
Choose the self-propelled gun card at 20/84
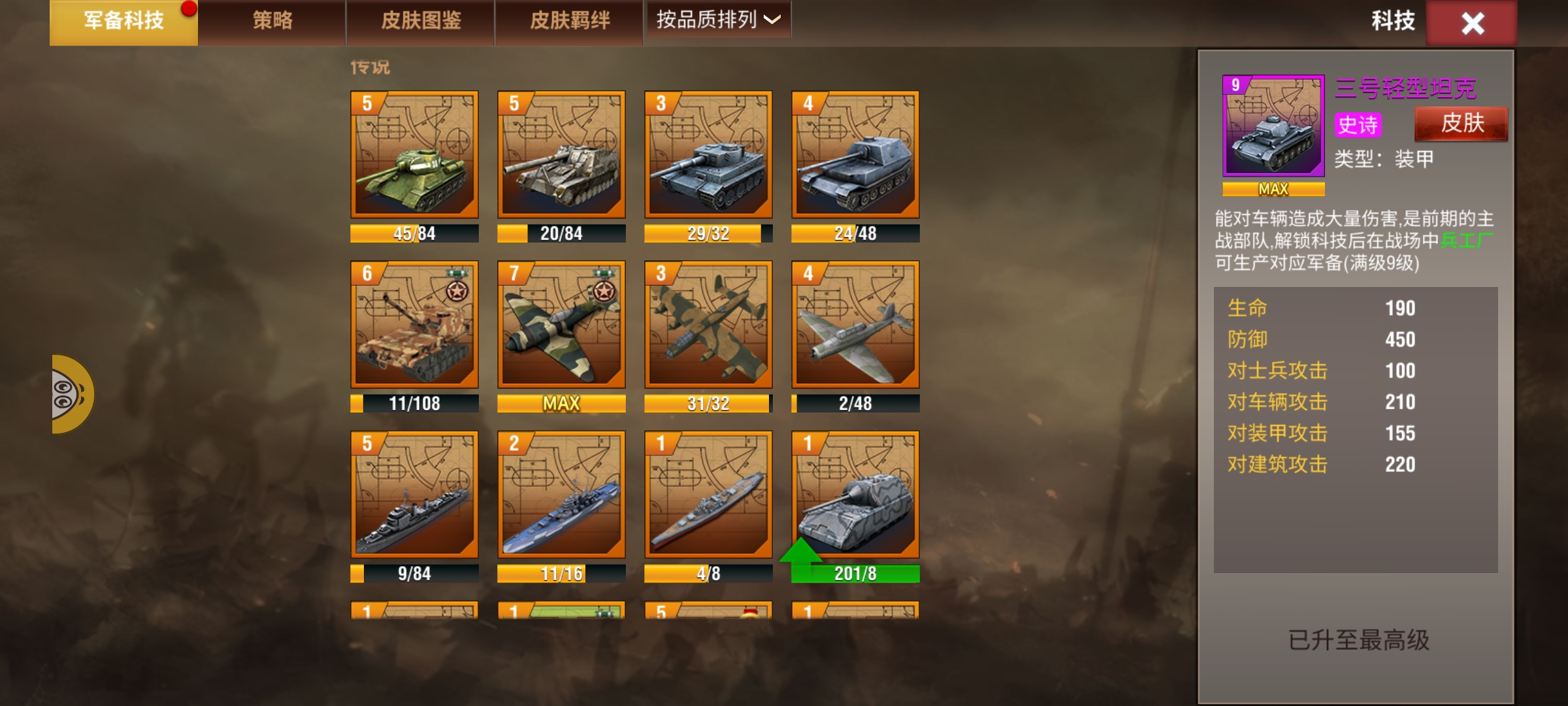click(x=561, y=155)
